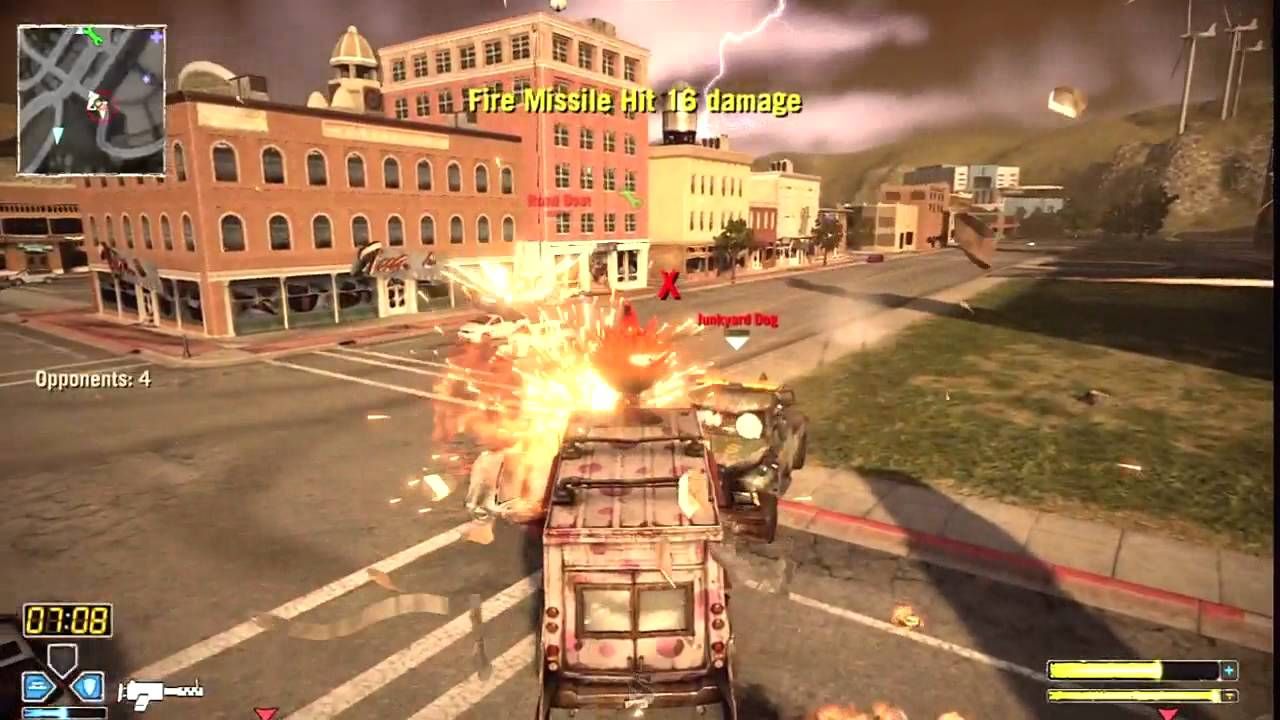The height and width of the screenshot is (720, 1280).
Task: Click the cyan arrow at the minimap's bottom edge
Action: click(58, 135)
